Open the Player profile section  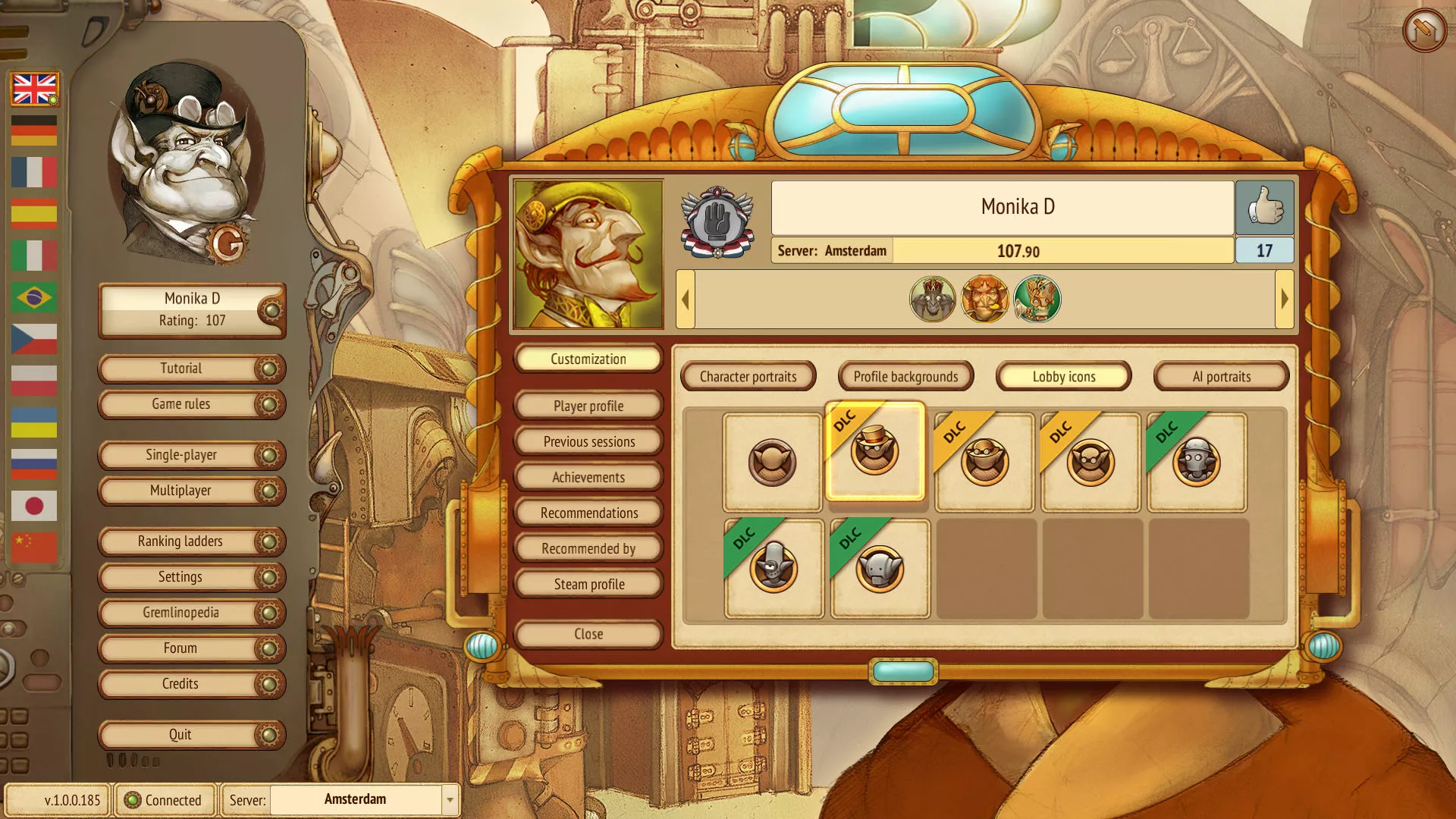point(588,406)
